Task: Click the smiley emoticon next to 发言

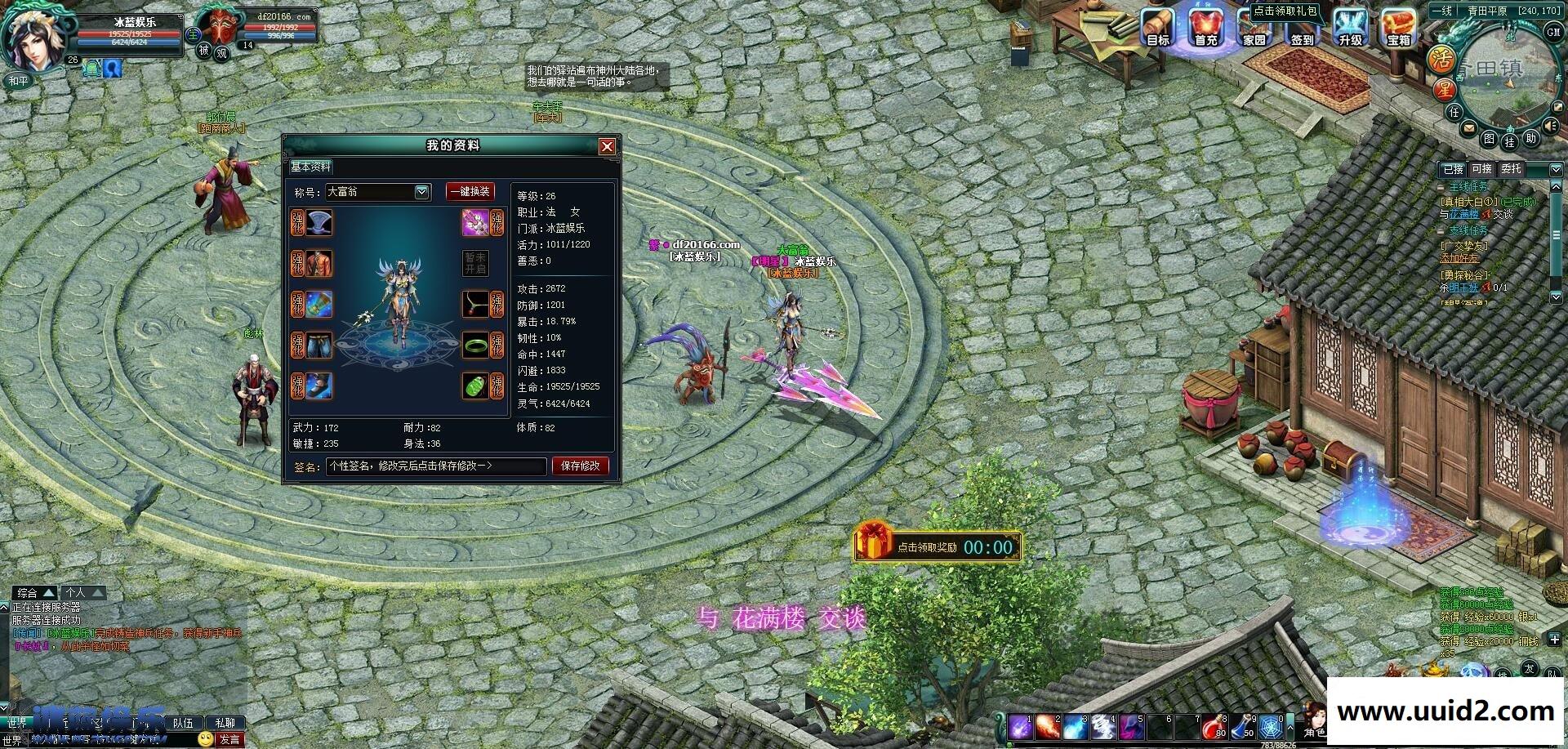Action: (205, 738)
